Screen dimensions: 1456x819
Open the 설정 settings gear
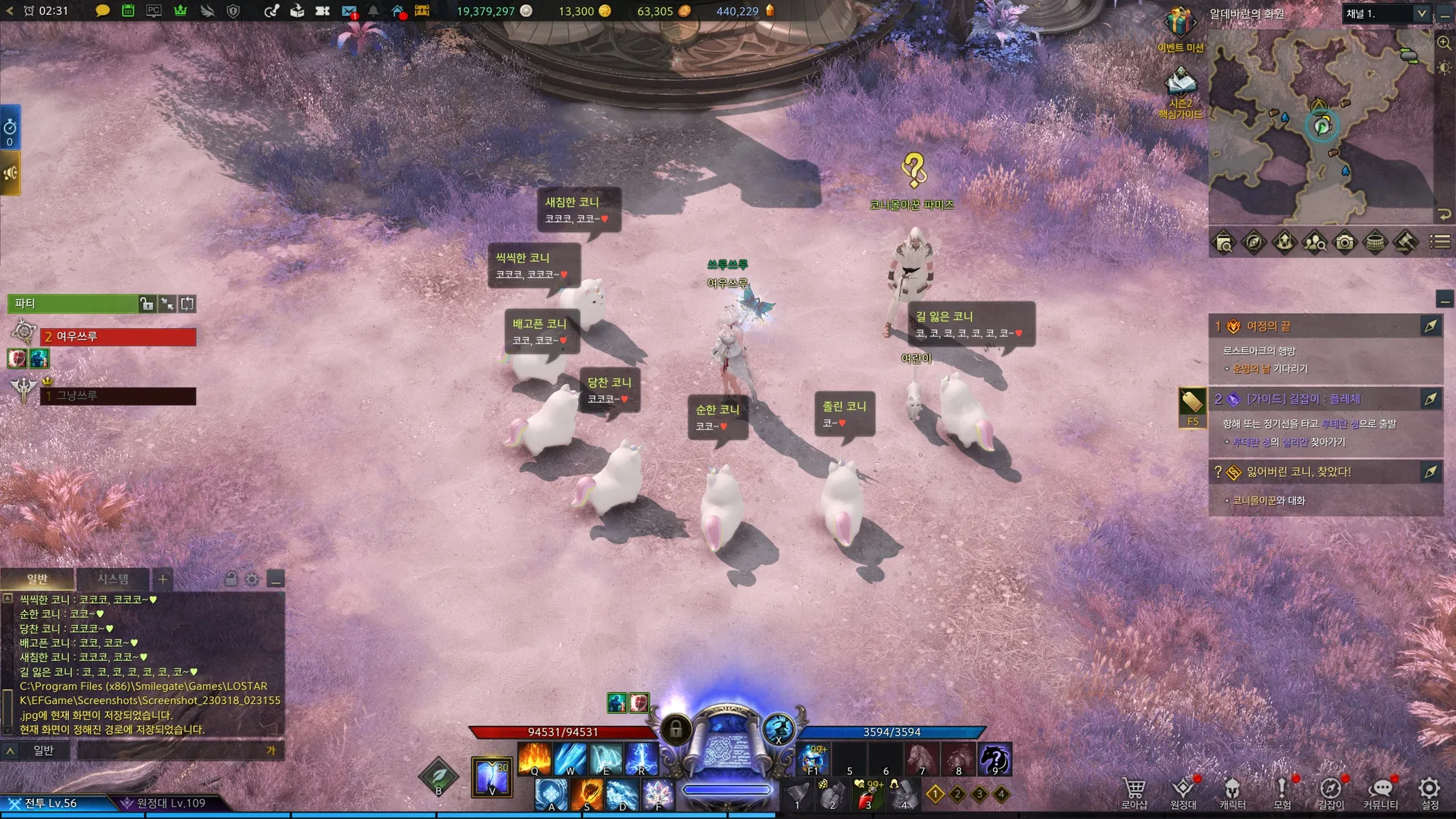coord(1429,792)
